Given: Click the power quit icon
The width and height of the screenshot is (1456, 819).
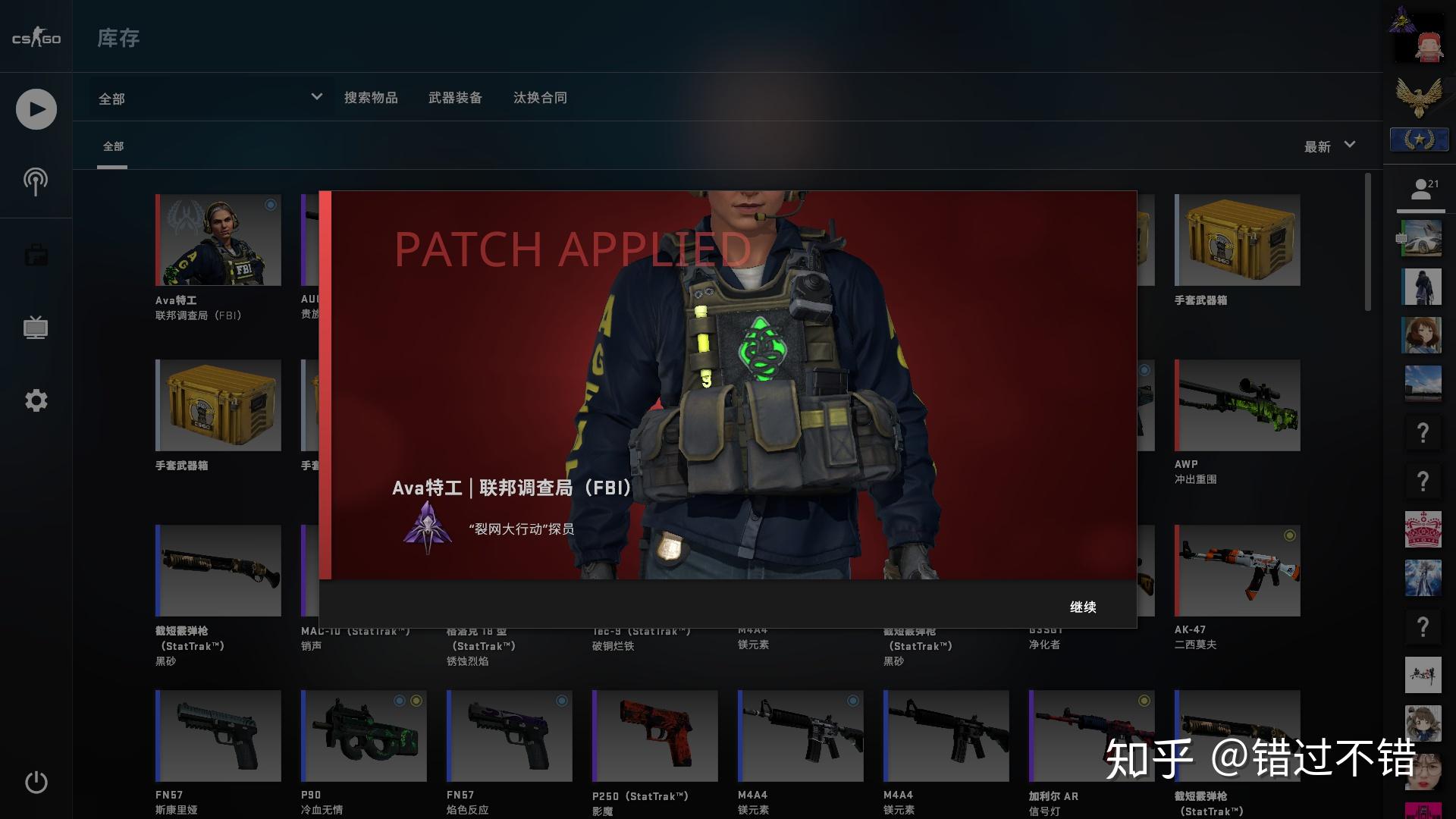Looking at the screenshot, I should (35, 783).
